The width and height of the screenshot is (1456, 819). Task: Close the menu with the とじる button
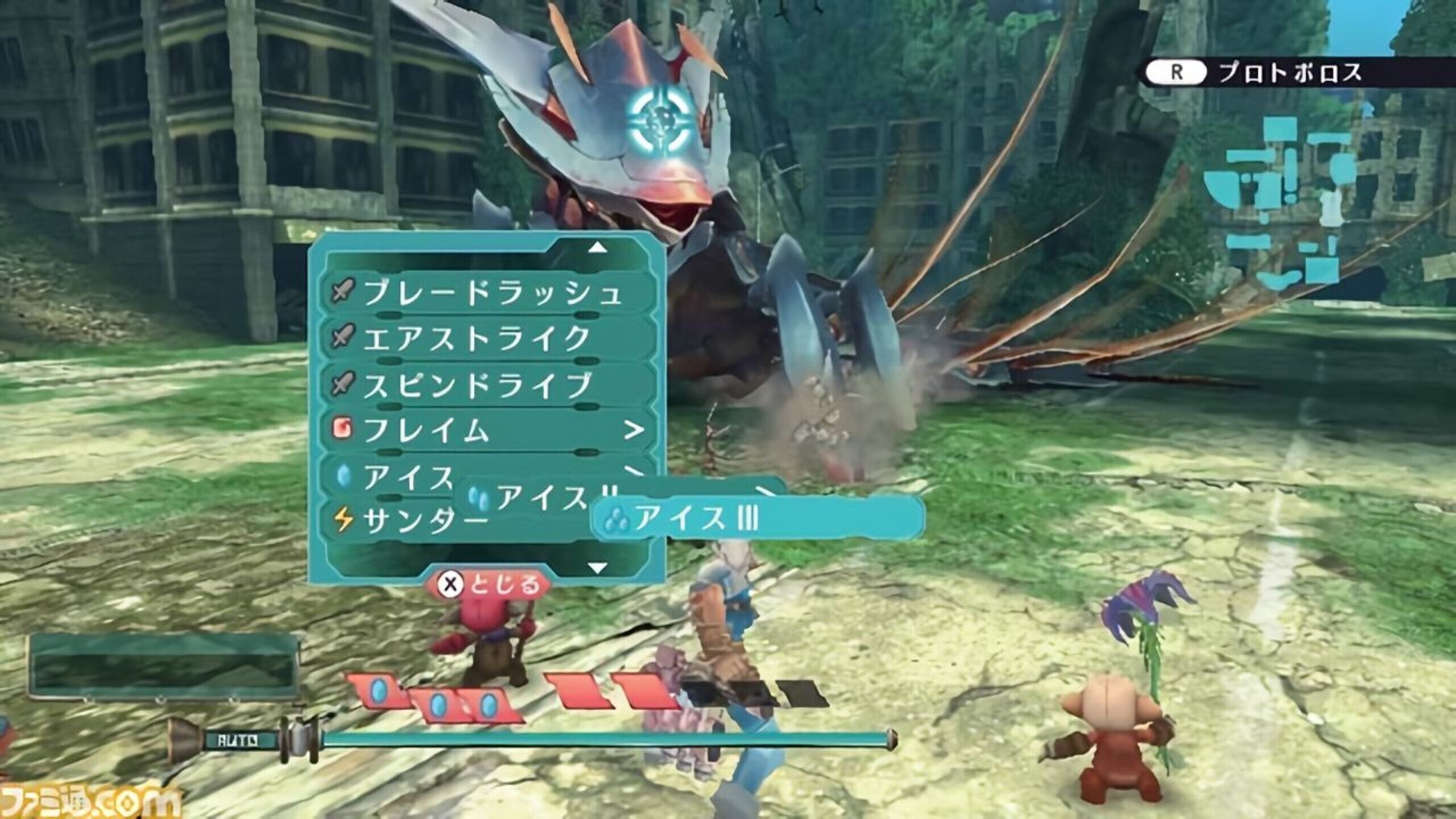[x=489, y=584]
